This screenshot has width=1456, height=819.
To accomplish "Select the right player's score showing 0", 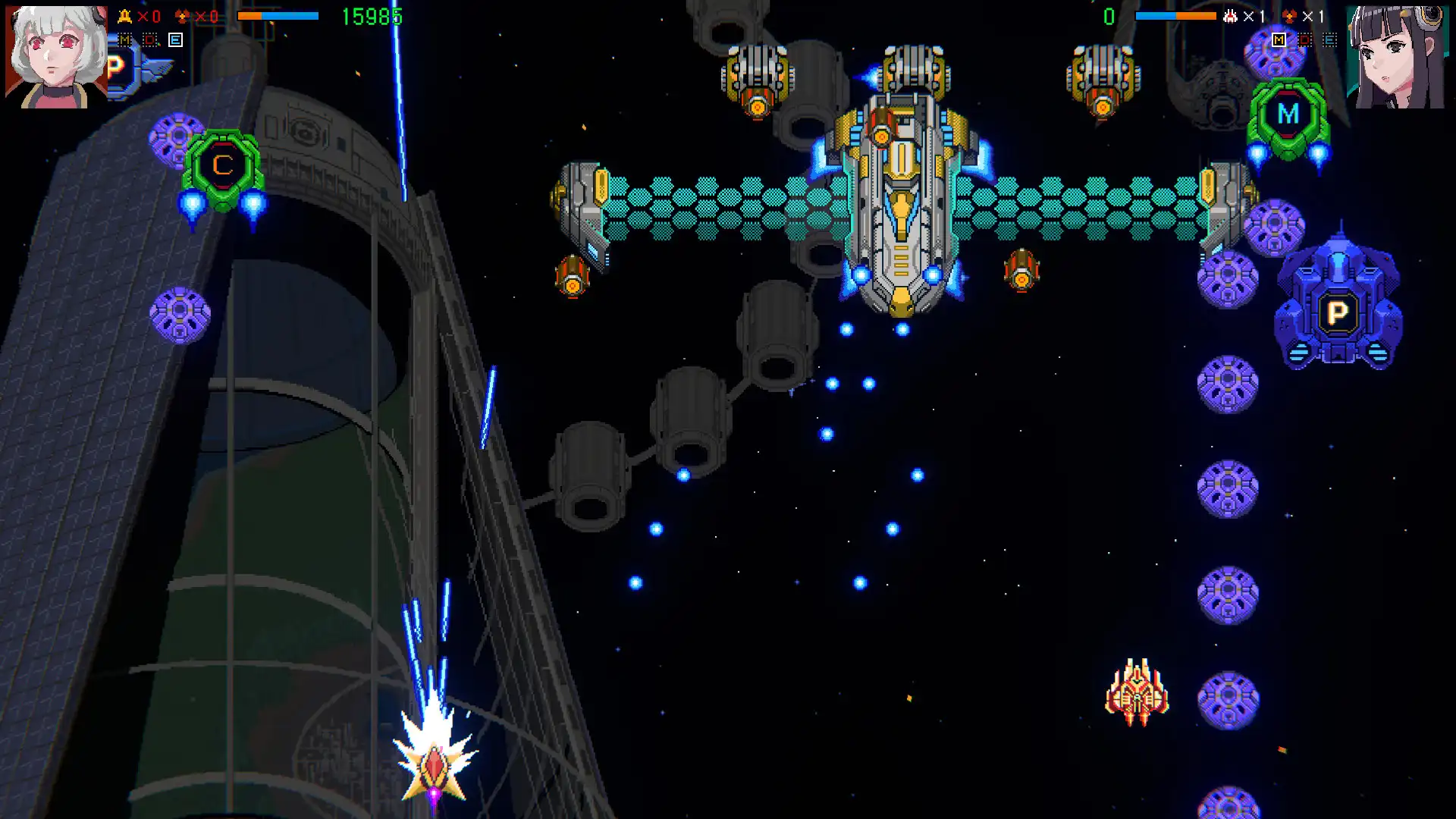I will (x=1108, y=14).
